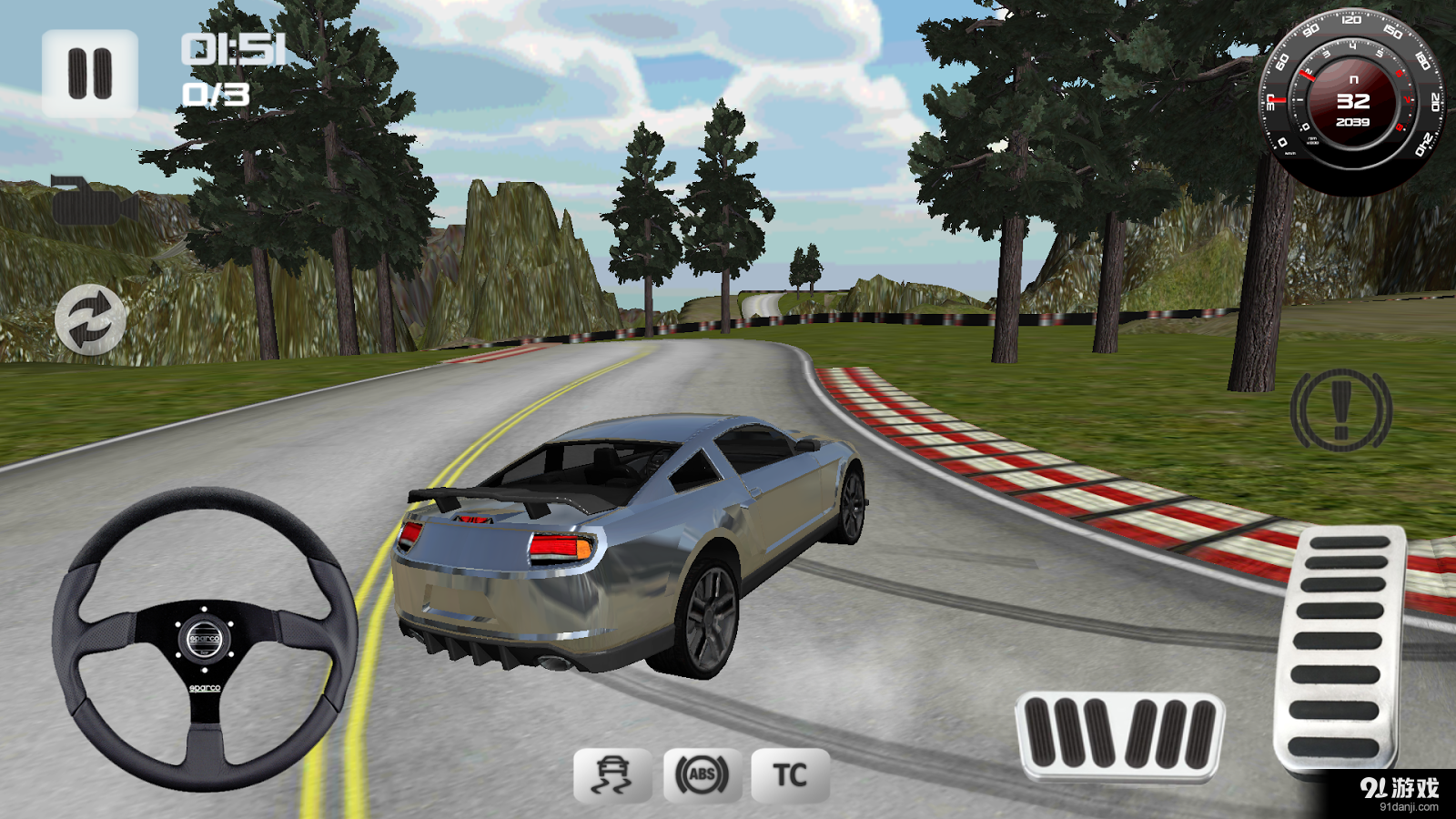Image resolution: width=1456 pixels, height=819 pixels.
Task: Click the Sparco steering wheel
Action: click(205, 639)
